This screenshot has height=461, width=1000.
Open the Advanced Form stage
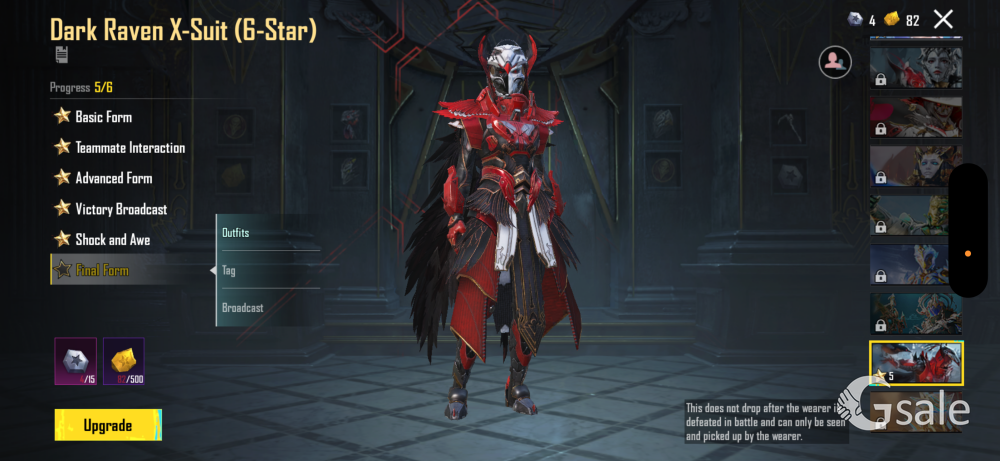113,179
